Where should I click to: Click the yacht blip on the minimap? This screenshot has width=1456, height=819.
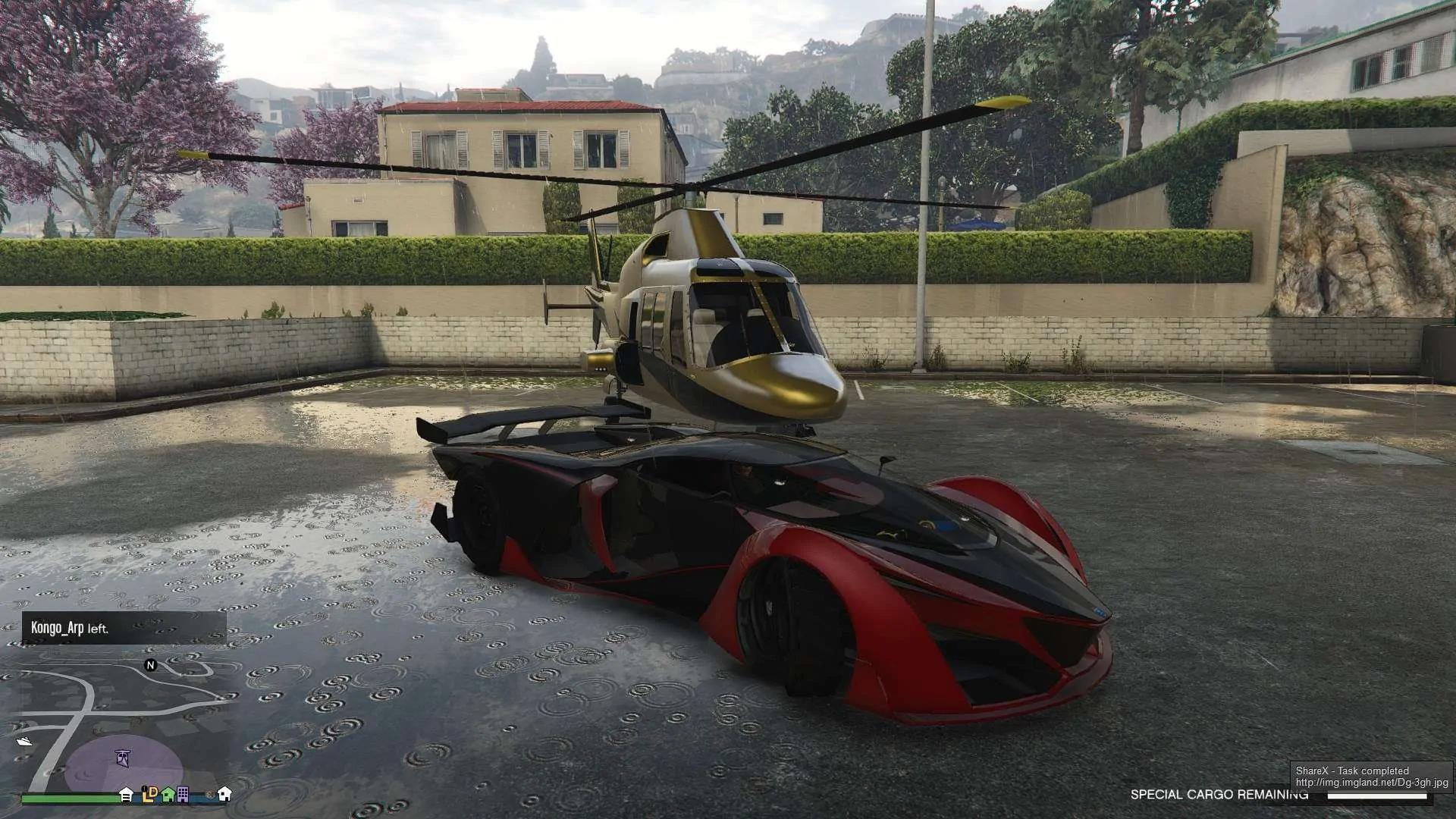(24, 741)
